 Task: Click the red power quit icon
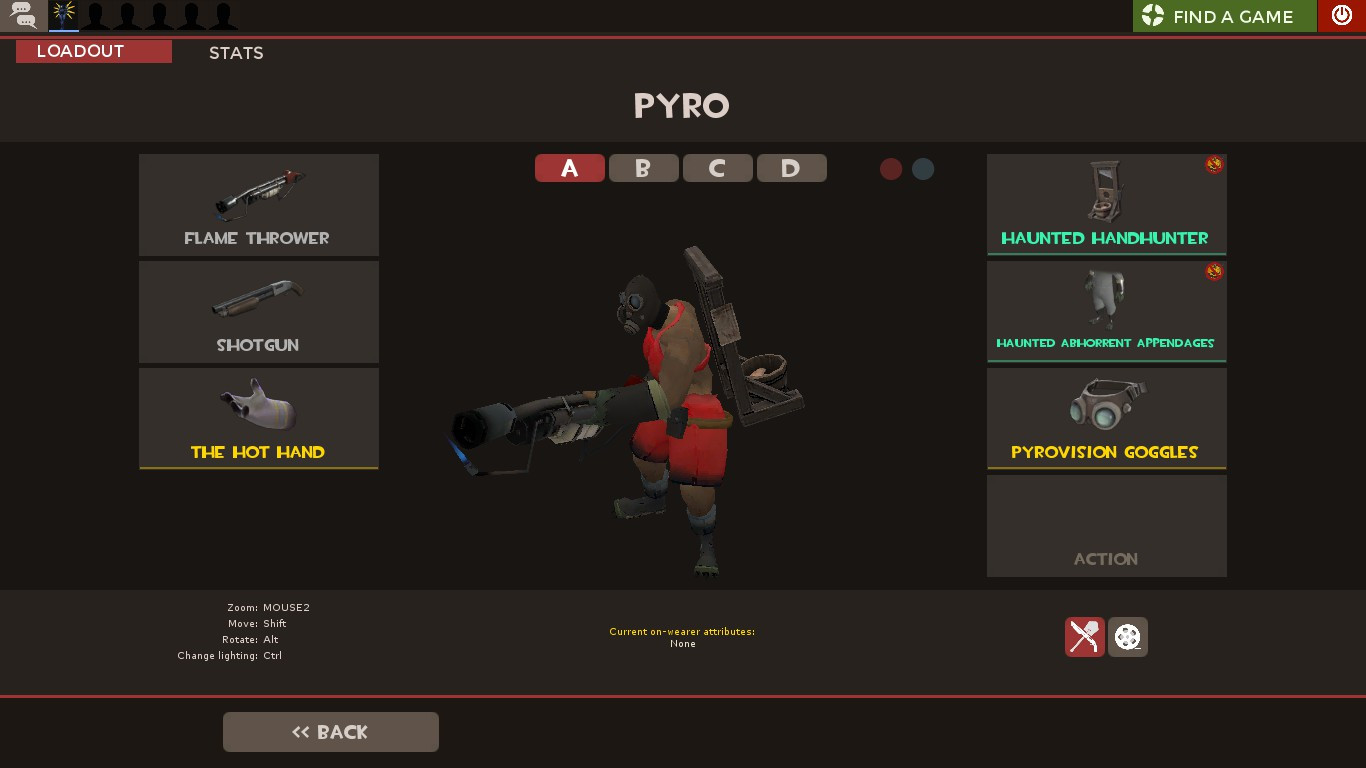[x=1341, y=15]
